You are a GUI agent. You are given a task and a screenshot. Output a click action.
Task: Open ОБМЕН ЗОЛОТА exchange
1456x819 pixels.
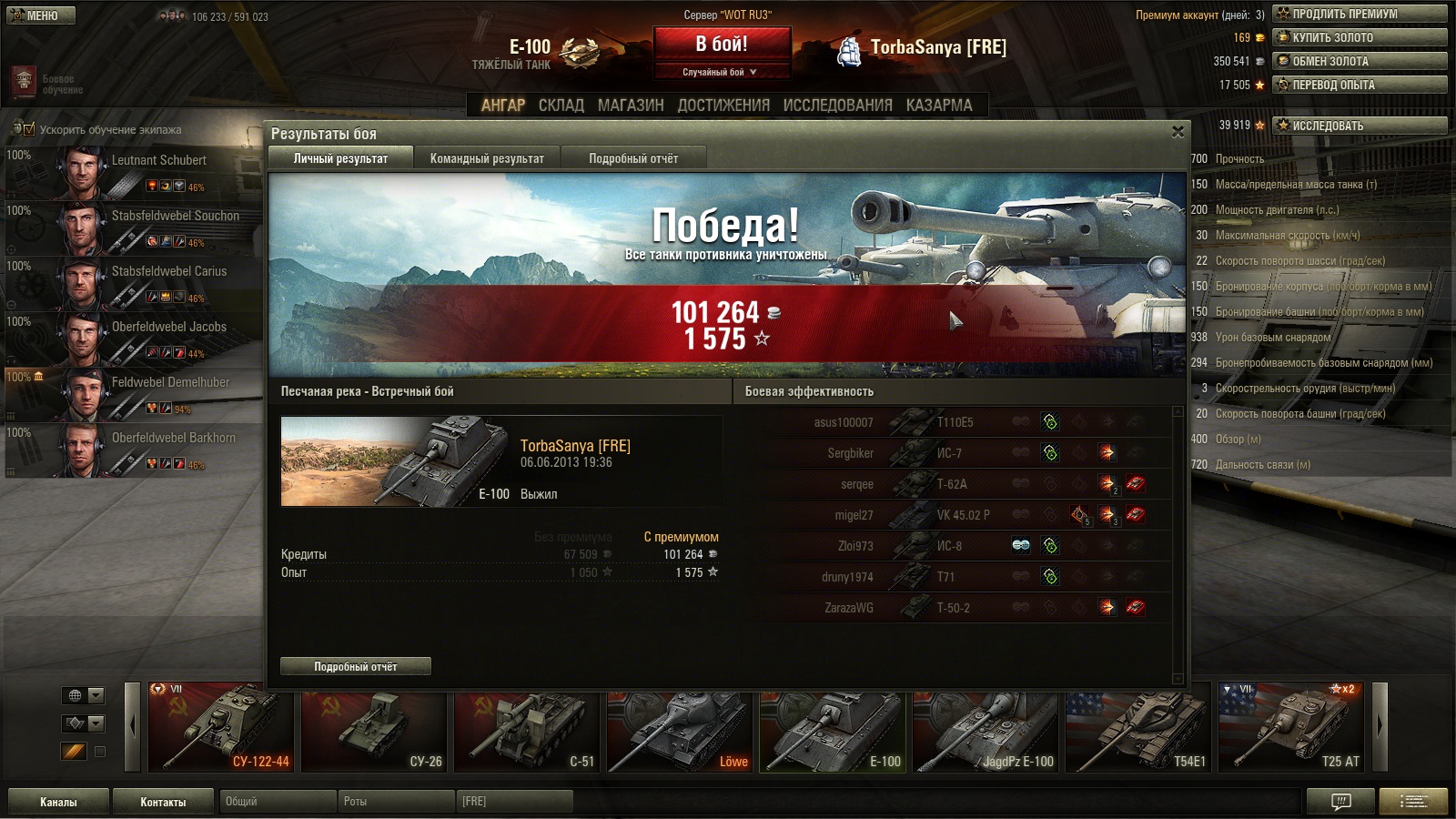click(1360, 61)
